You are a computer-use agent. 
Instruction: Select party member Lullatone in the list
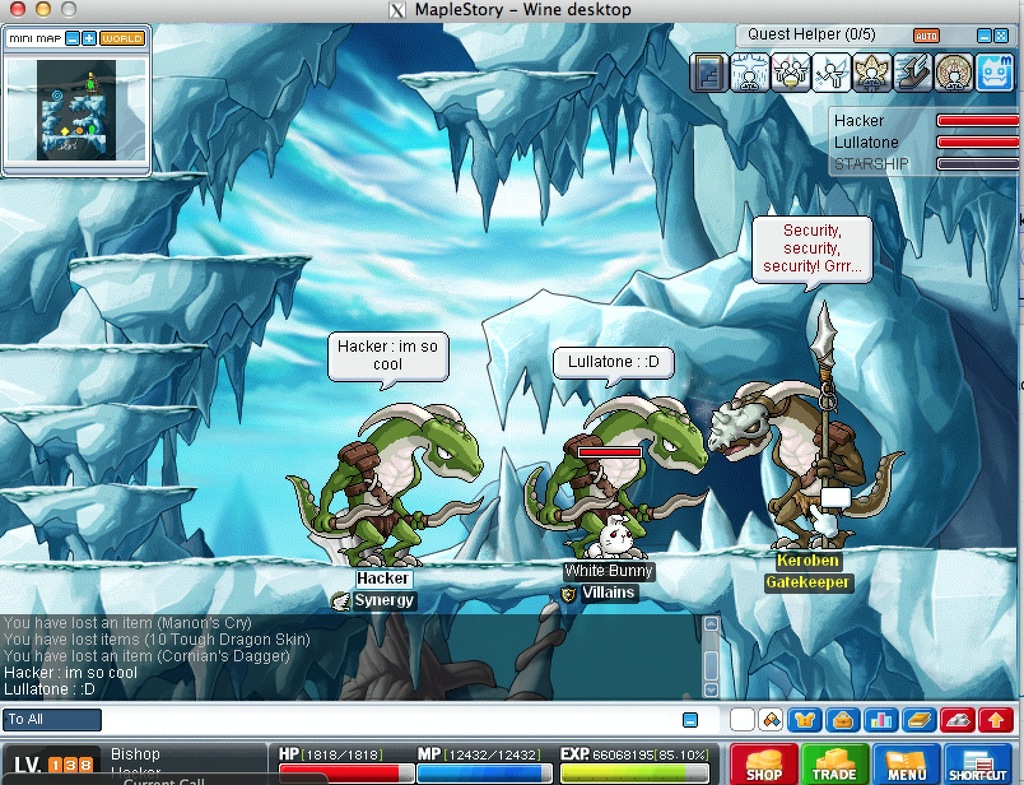[x=866, y=142]
